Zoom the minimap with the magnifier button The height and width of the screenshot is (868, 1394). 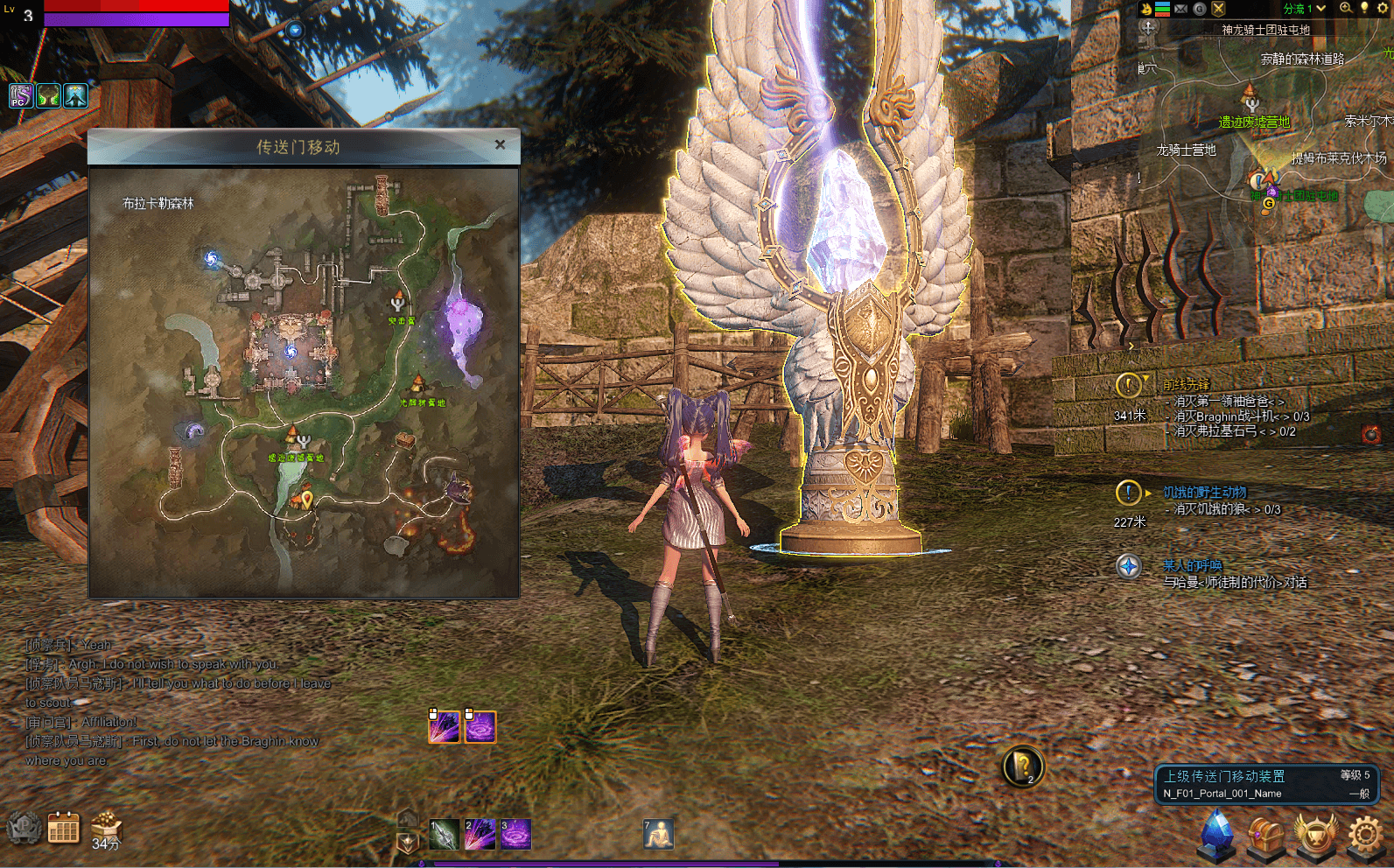coord(1345,9)
